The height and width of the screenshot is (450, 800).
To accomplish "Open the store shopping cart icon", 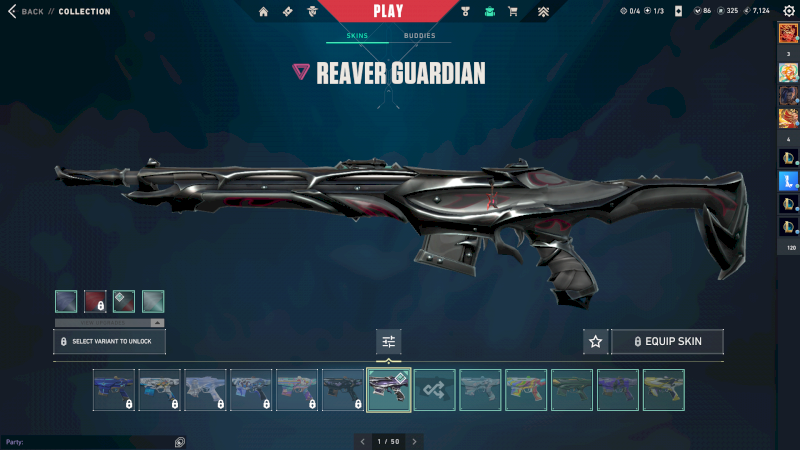I will (513, 12).
